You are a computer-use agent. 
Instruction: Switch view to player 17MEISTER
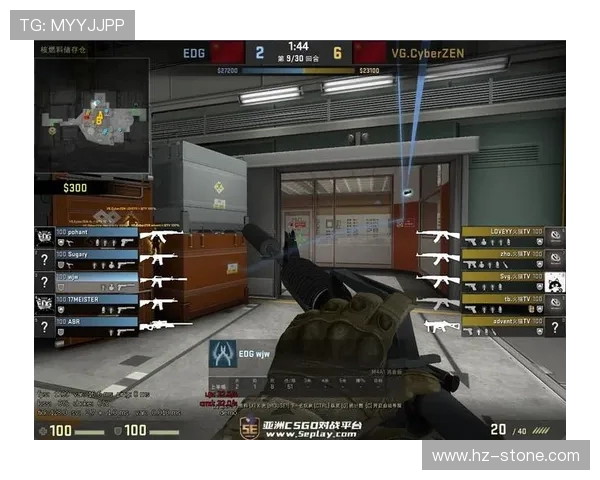click(96, 304)
